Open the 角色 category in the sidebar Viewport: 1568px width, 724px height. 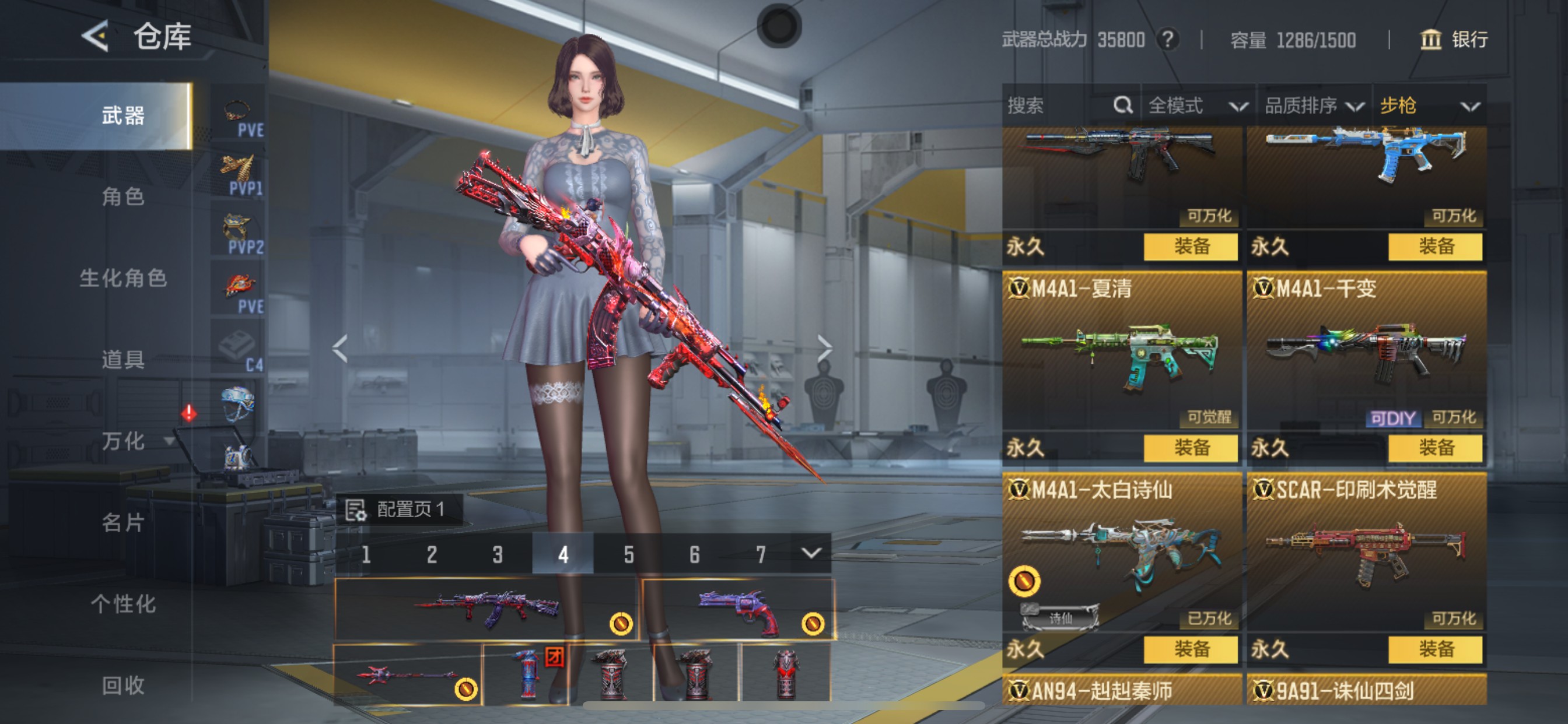click(123, 196)
